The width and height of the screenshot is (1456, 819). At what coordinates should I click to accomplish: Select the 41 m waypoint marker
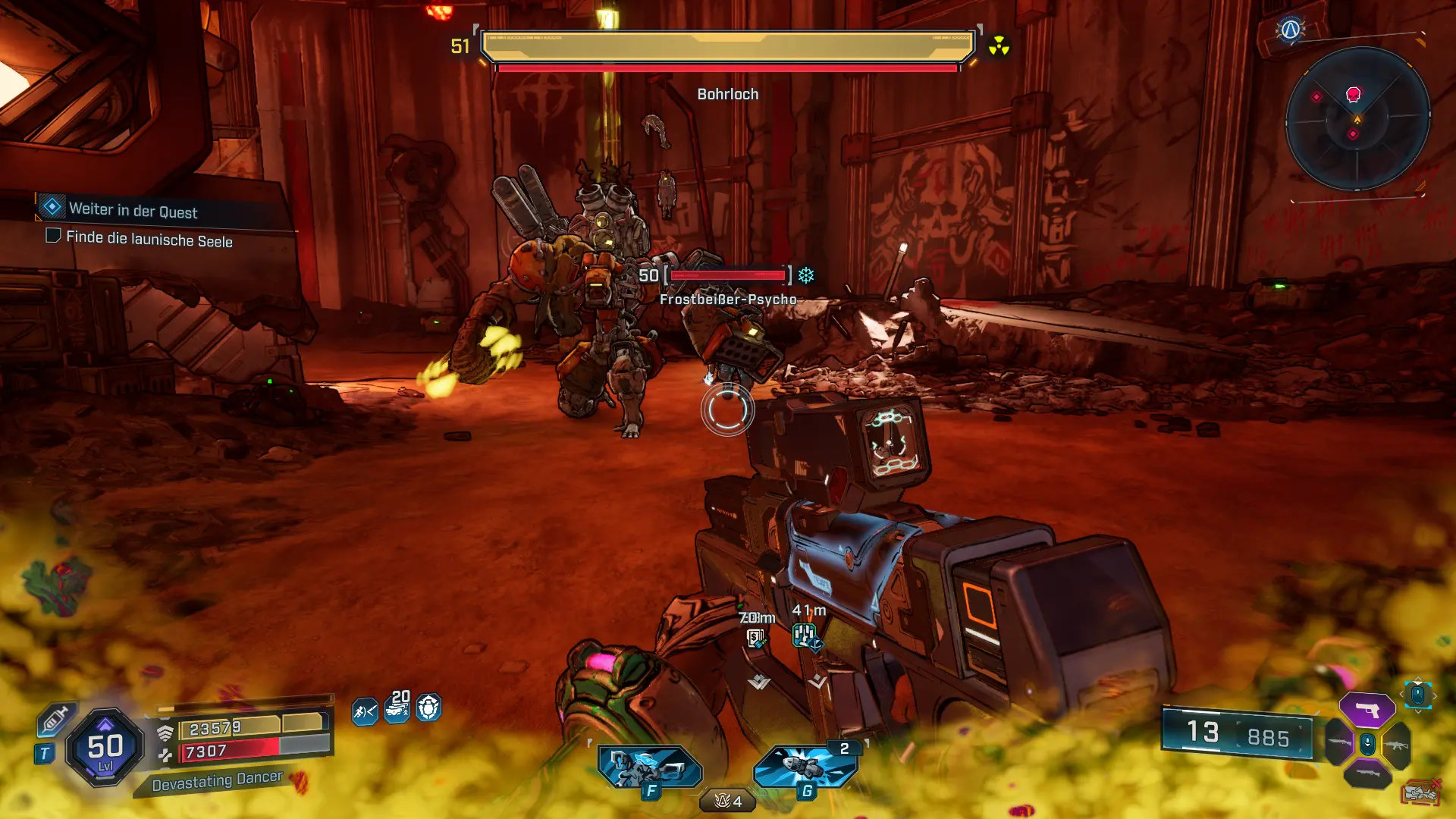pyautogui.click(x=806, y=635)
